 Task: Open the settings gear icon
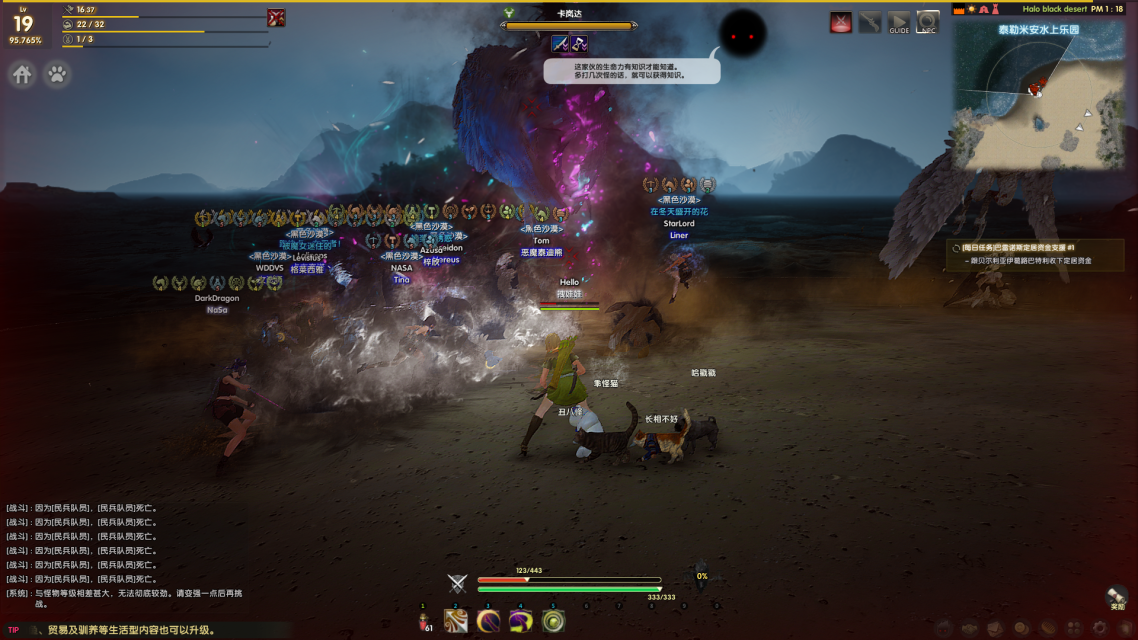pos(1099,628)
